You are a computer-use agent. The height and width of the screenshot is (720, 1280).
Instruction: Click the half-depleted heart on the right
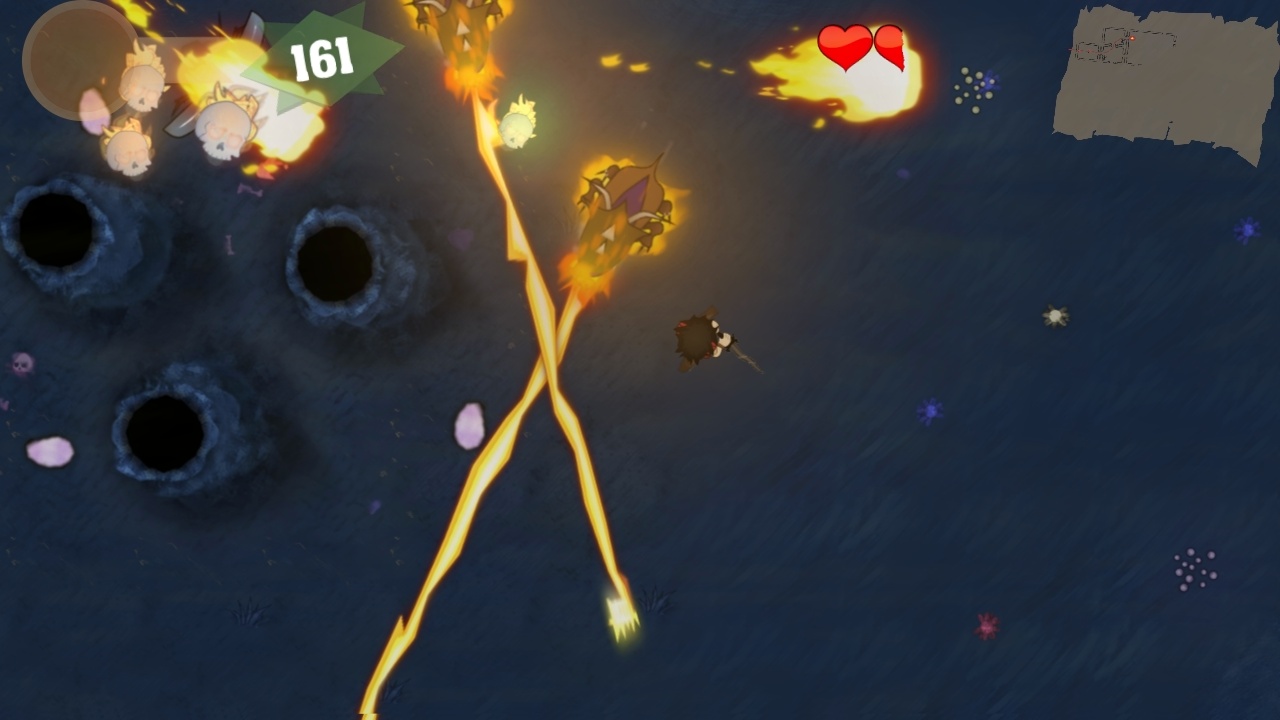[891, 47]
